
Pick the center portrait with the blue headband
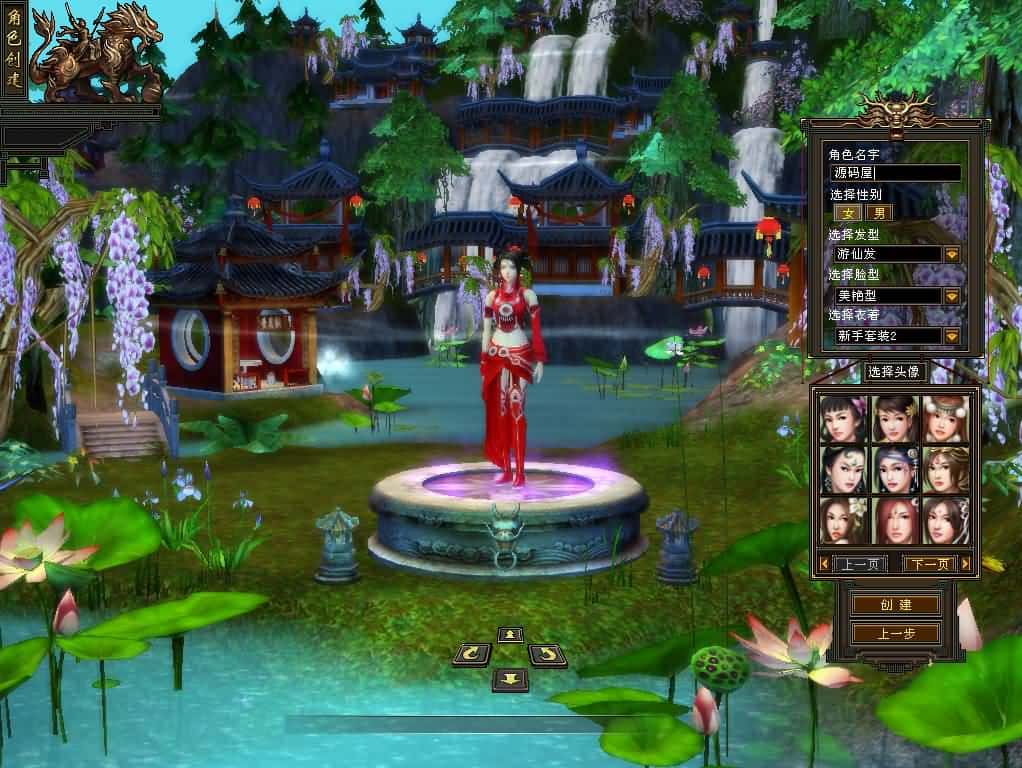[x=894, y=469]
